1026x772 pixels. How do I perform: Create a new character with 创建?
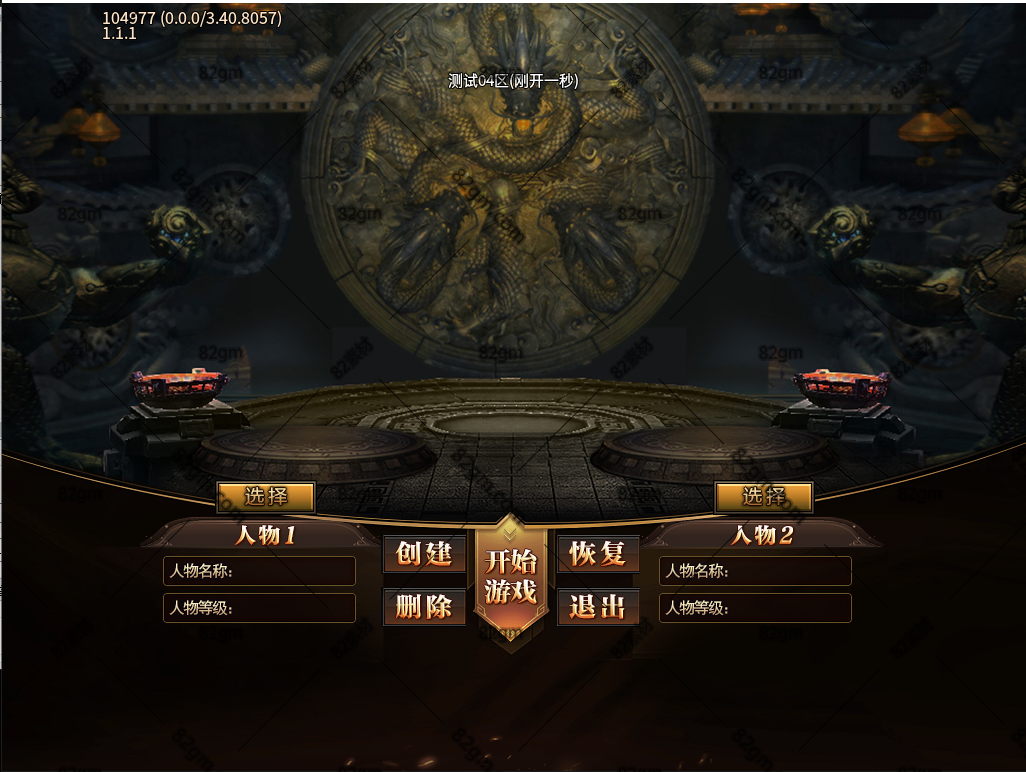tap(425, 554)
